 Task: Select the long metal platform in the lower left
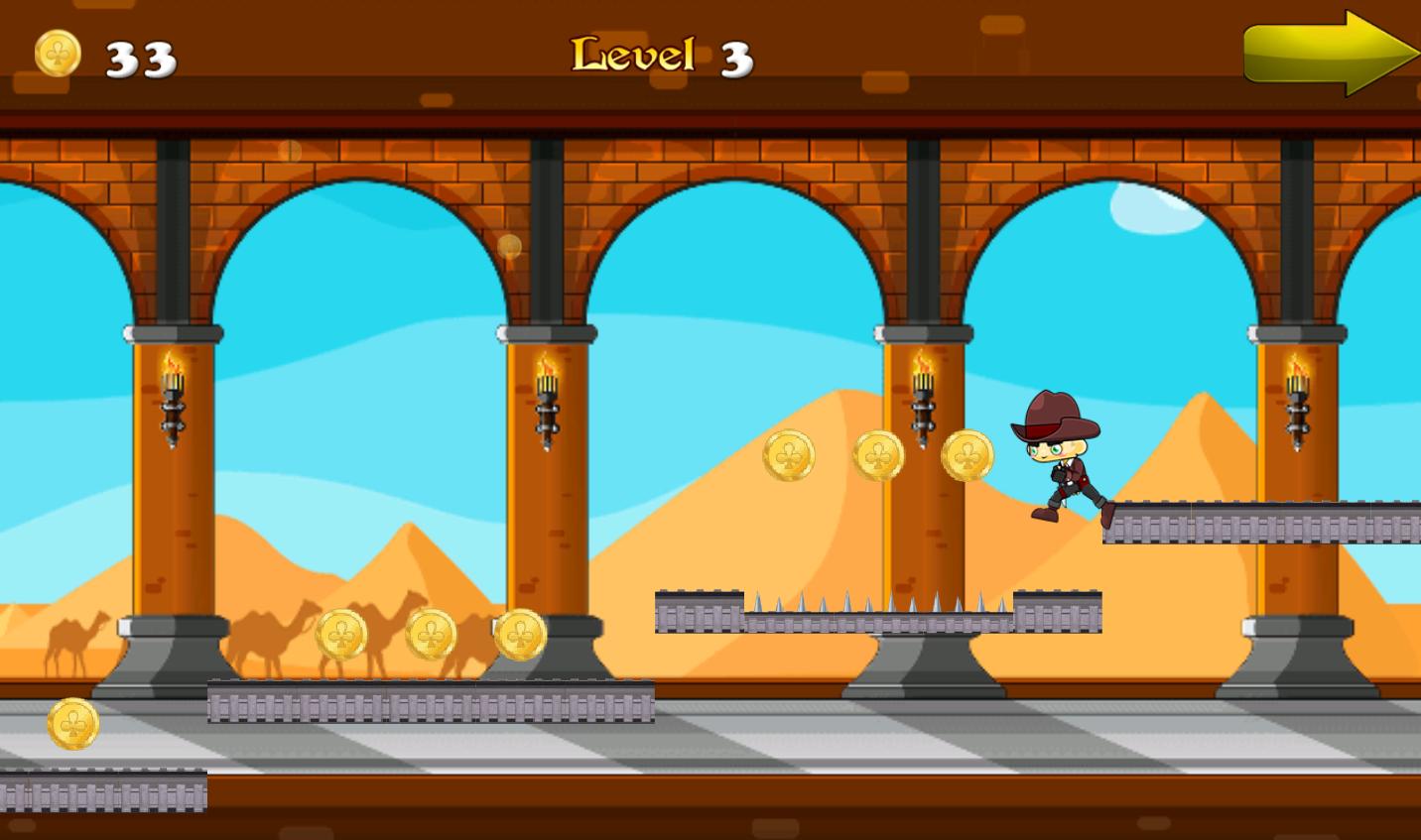[427, 704]
